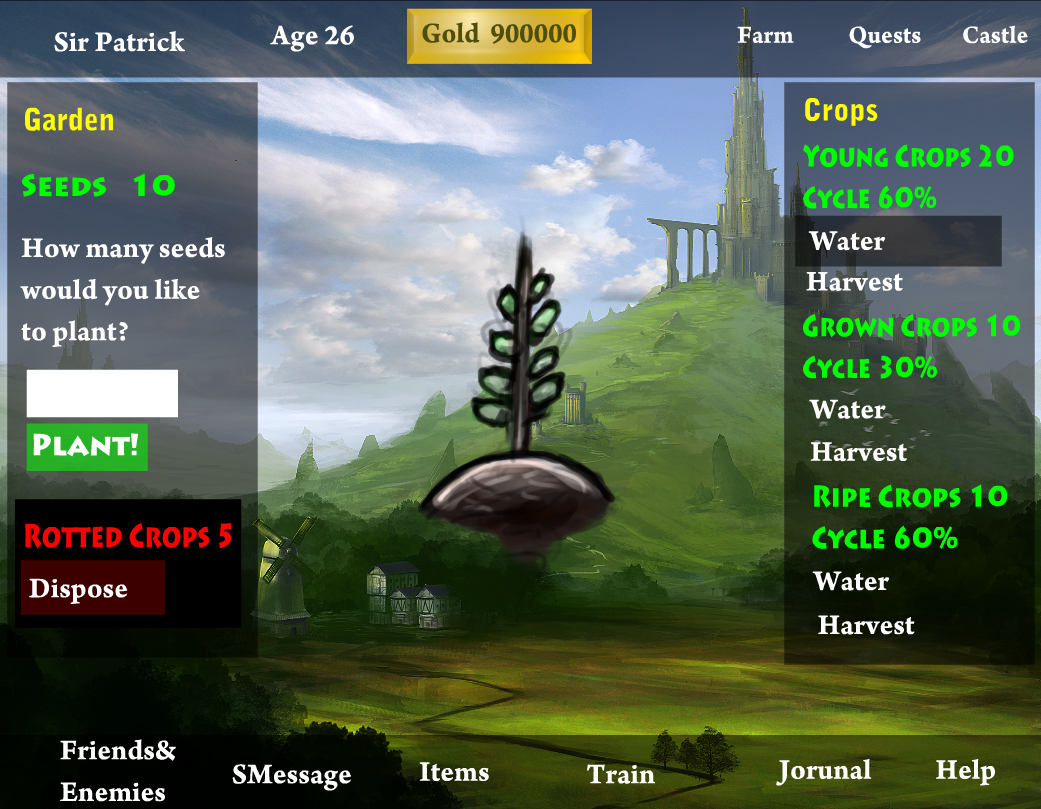This screenshot has height=809, width=1041.
Task: Harvest the Young Crops
Action: [x=854, y=282]
